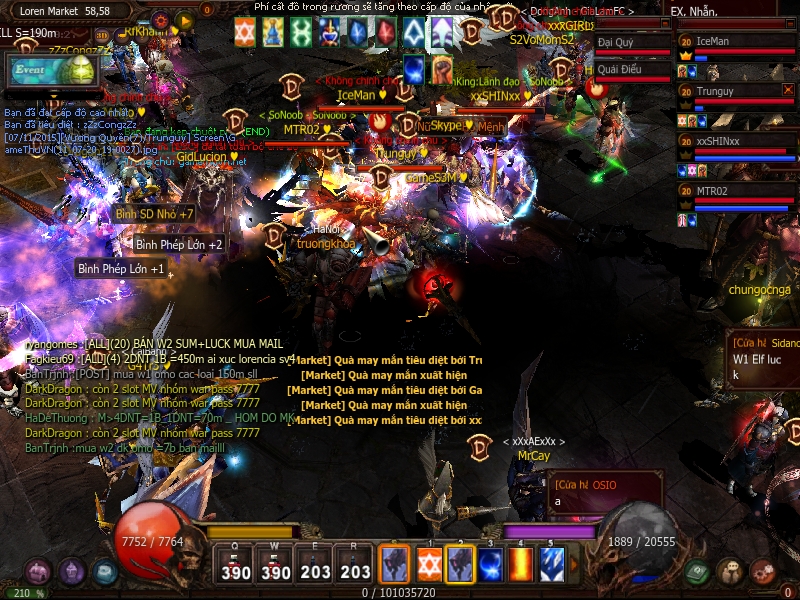Remove Trunguy with the orange X button
This screenshot has width=800, height=600.
[788, 90]
